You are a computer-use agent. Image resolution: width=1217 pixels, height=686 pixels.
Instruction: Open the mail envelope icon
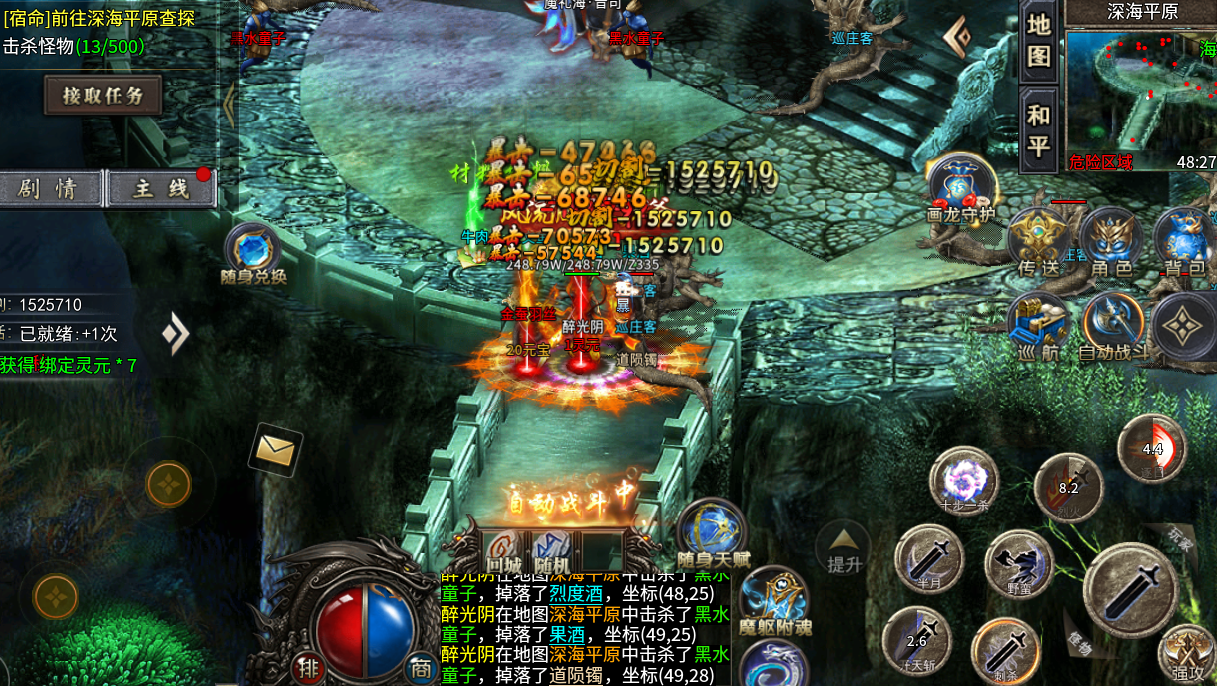(275, 450)
